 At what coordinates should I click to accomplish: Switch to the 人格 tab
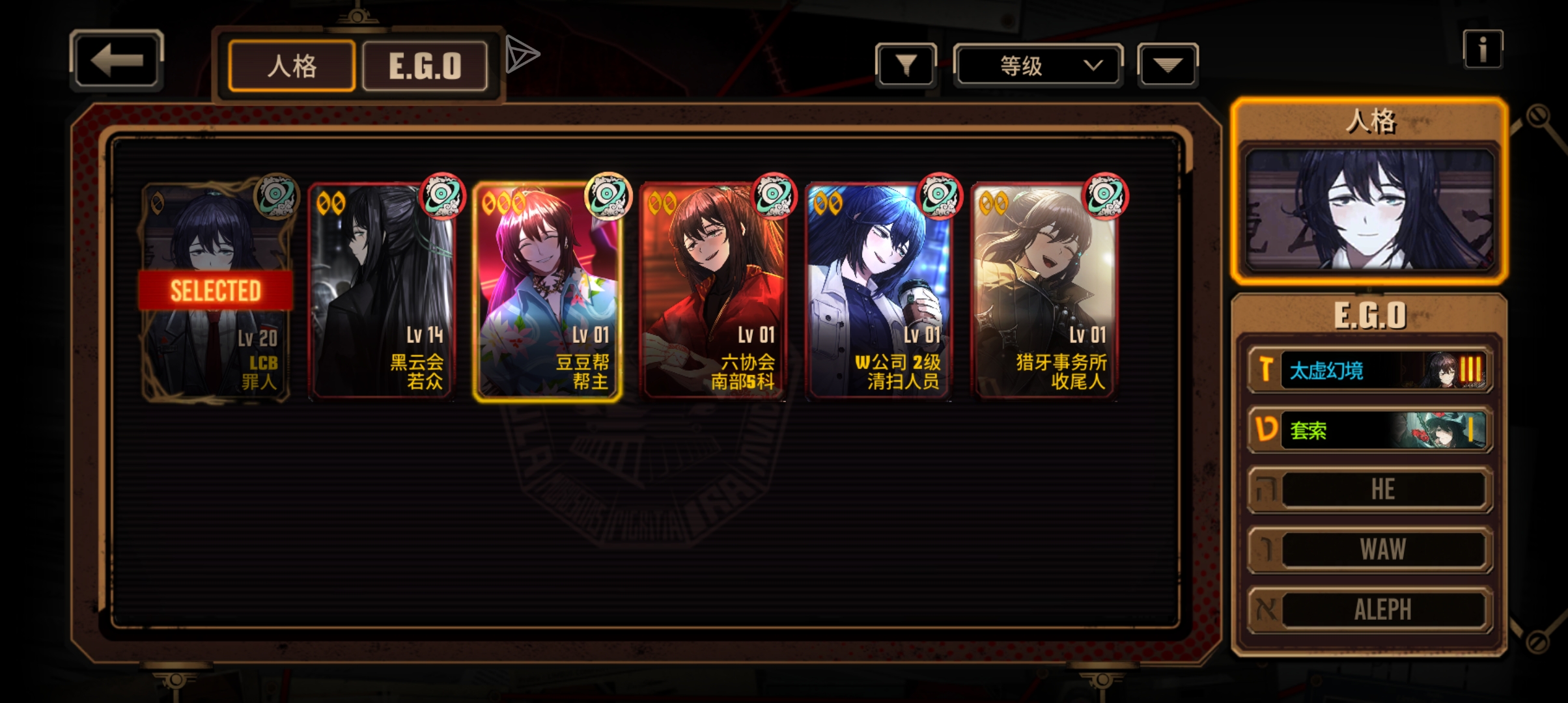point(292,66)
